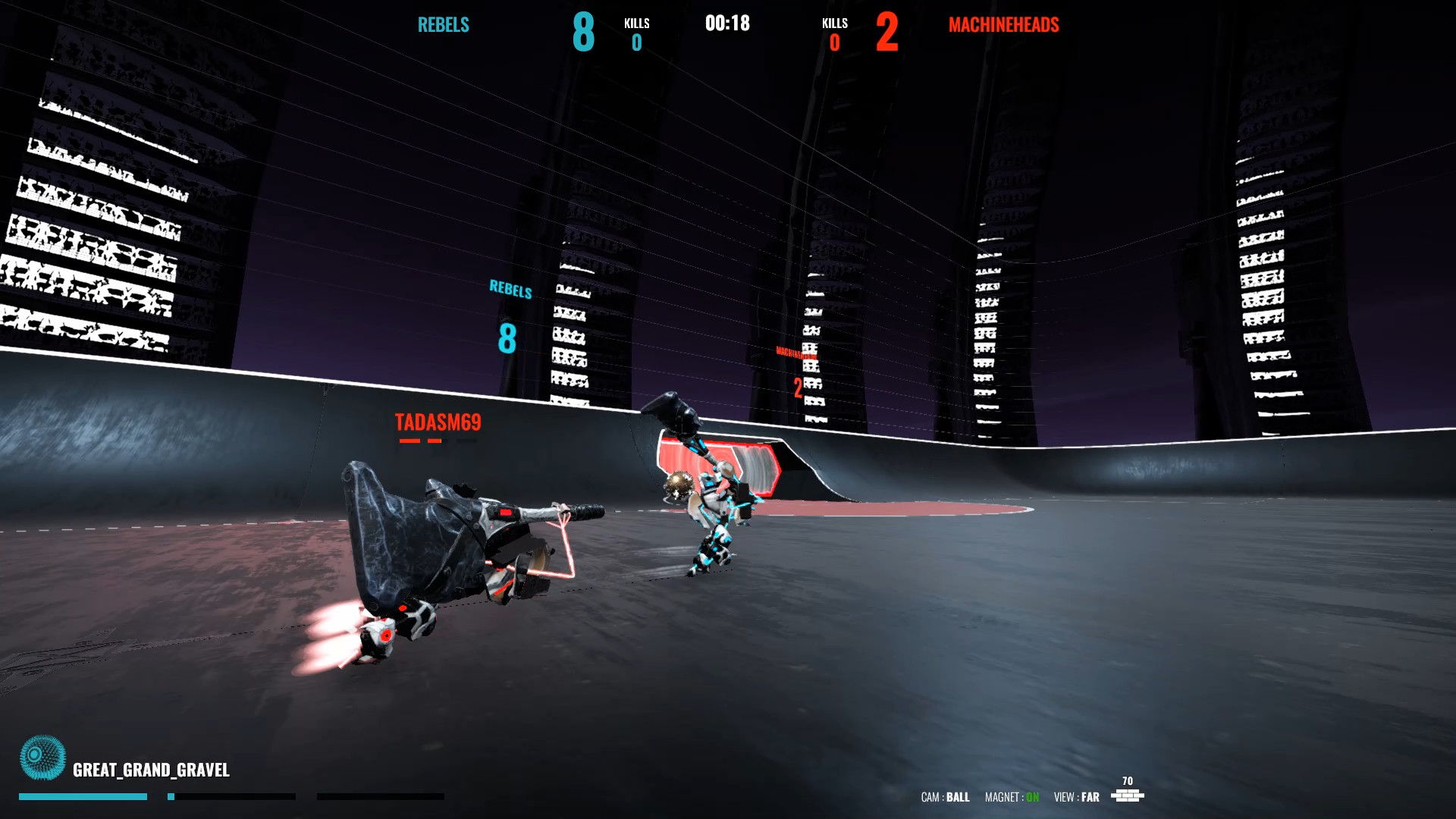Switch VIEW : FAR to near
This screenshot has width=1456, height=819.
click(1076, 798)
